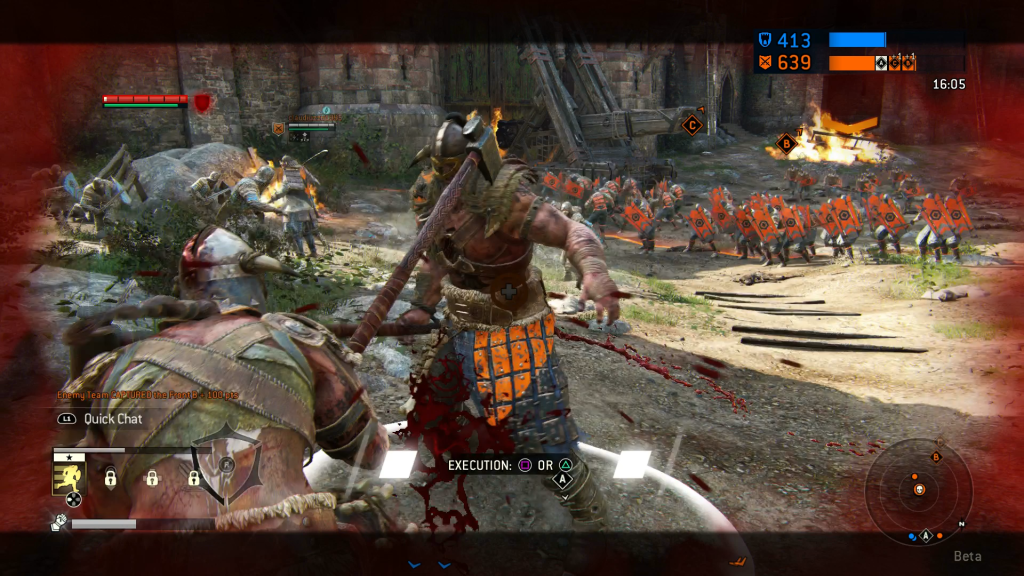Click the fist icon beside the stamina bar

pyautogui.click(x=58, y=522)
